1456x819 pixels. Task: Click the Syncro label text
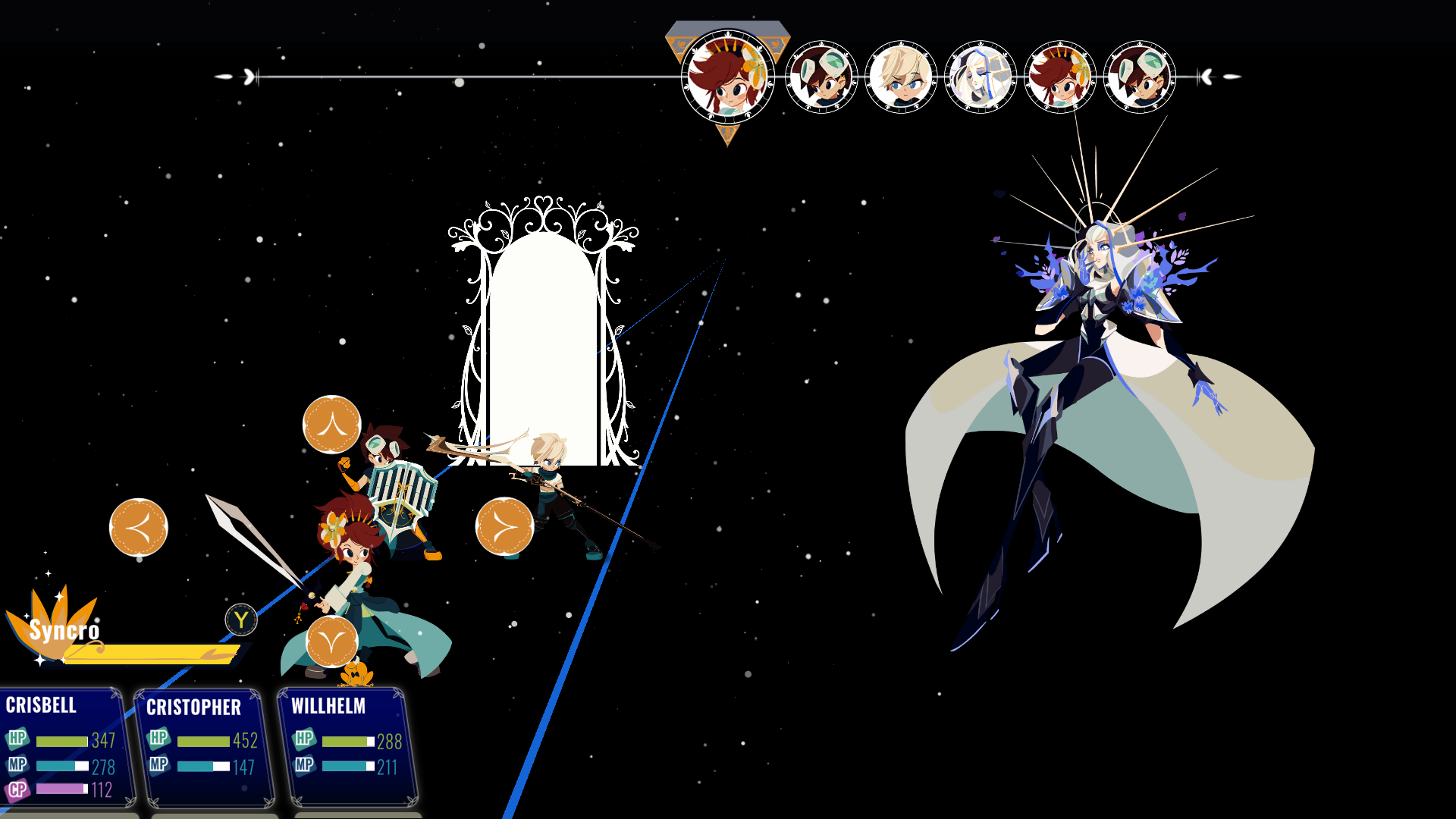point(64,630)
